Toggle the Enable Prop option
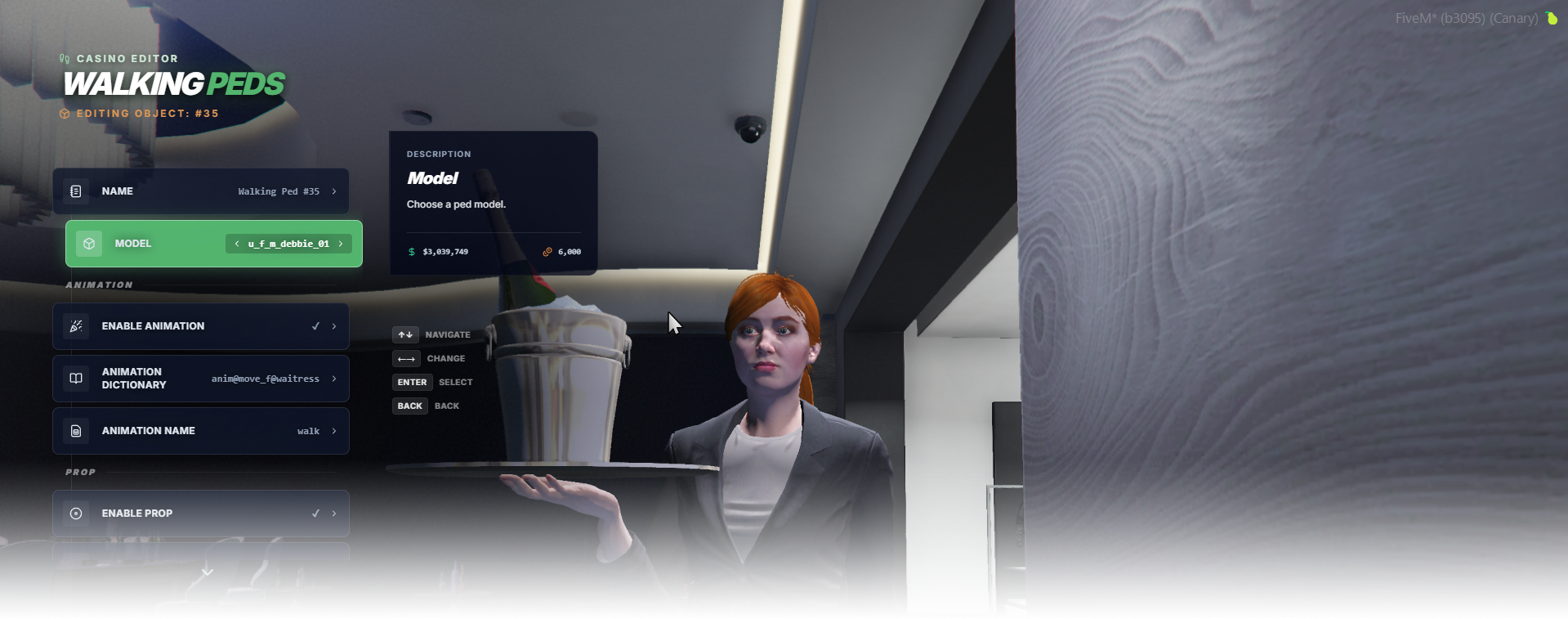 (x=201, y=514)
